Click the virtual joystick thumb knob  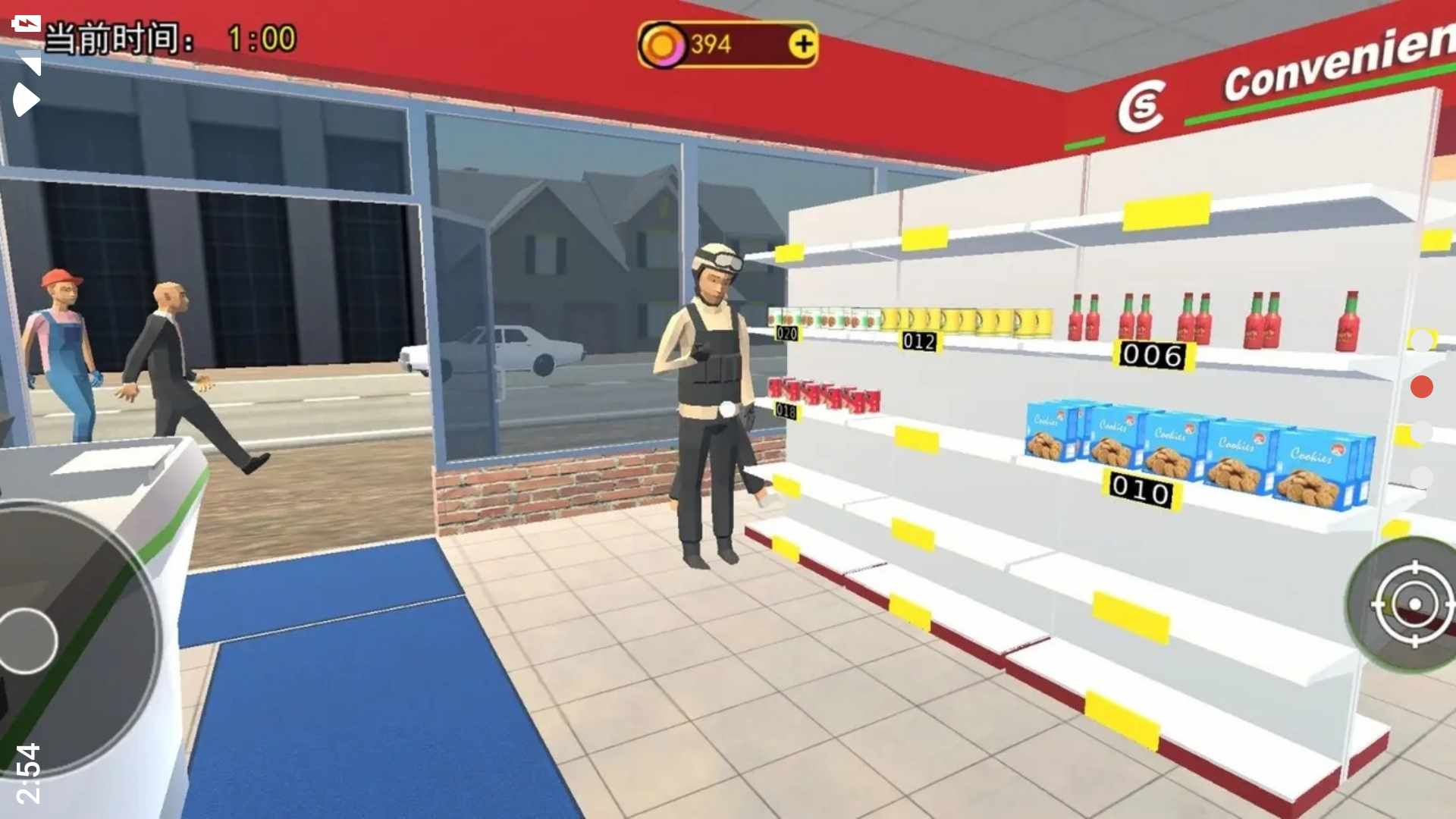click(27, 641)
